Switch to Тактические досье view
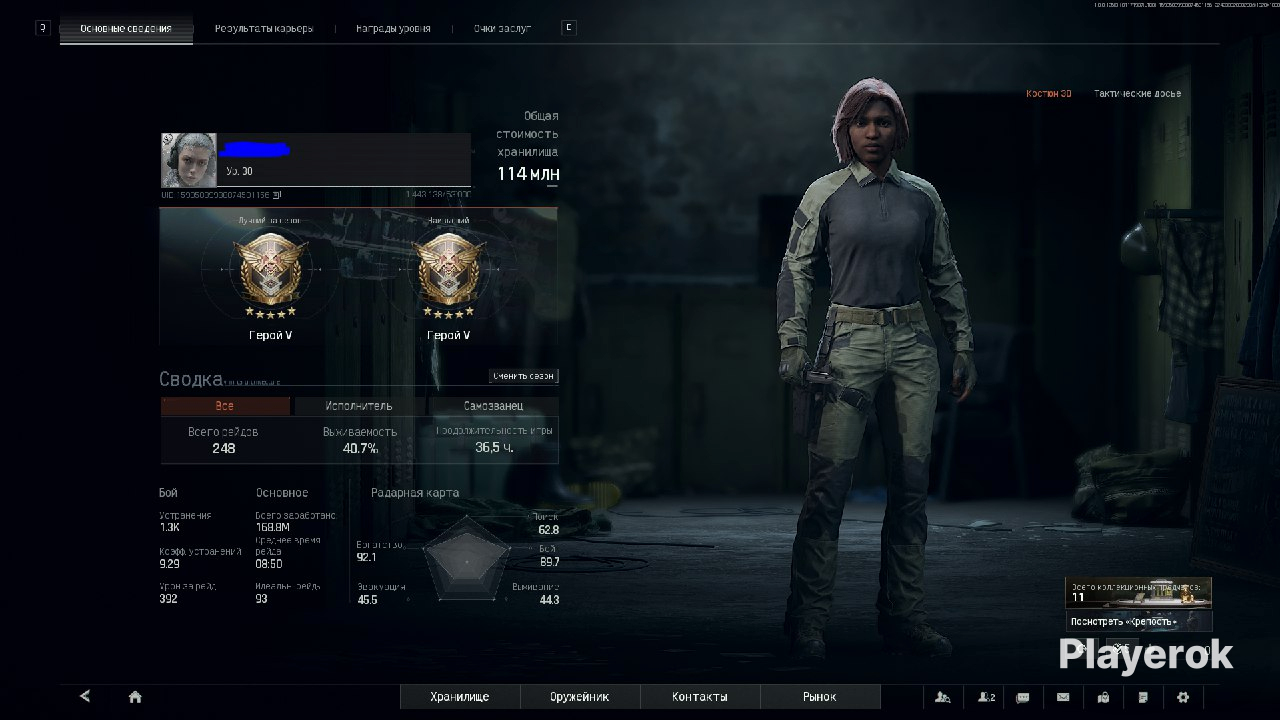This screenshot has width=1280, height=720. (x=1137, y=93)
